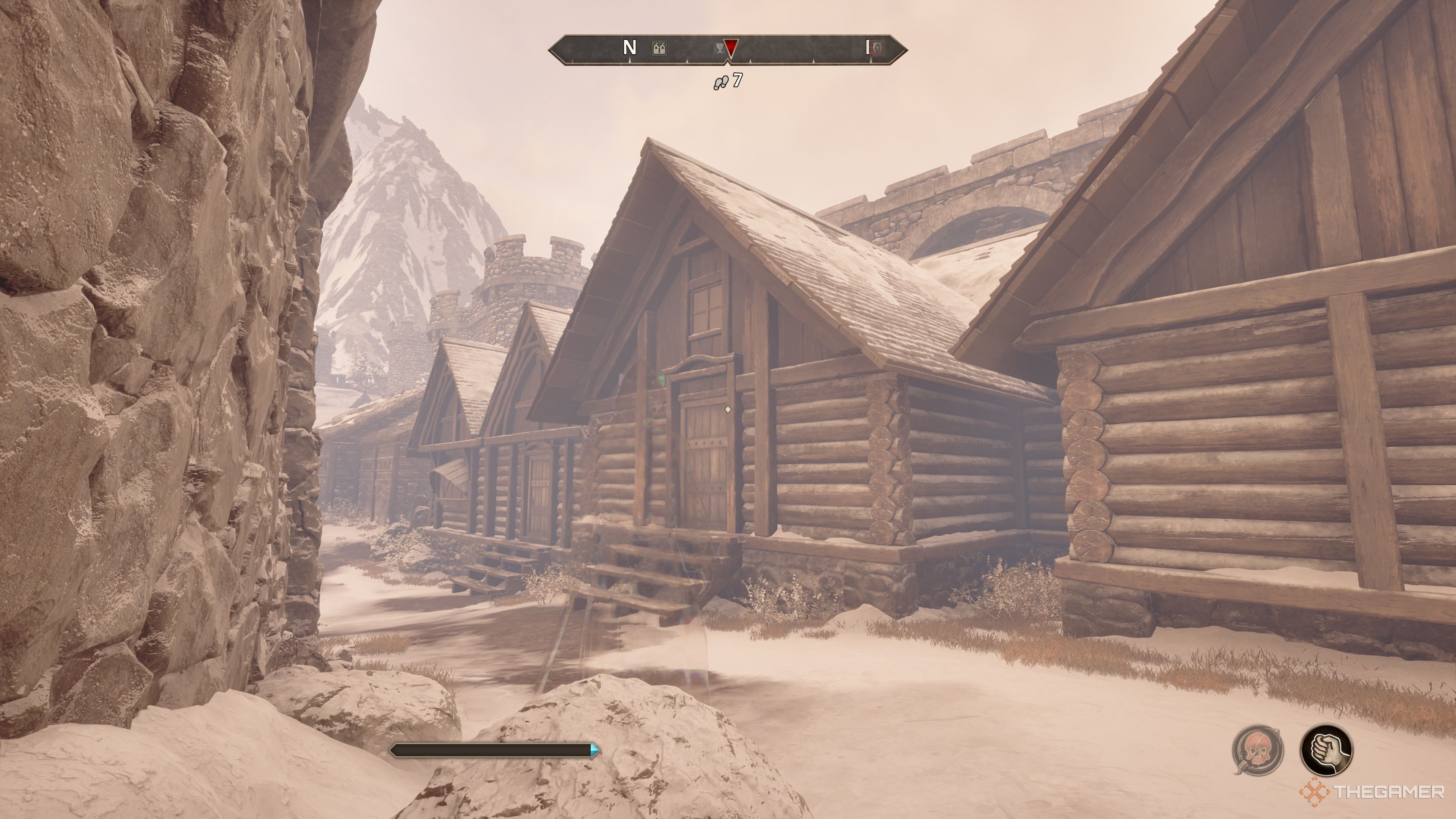Viewport: 1456px width, 819px height.
Task: Click the red quest marker on the compass
Action: (x=731, y=48)
